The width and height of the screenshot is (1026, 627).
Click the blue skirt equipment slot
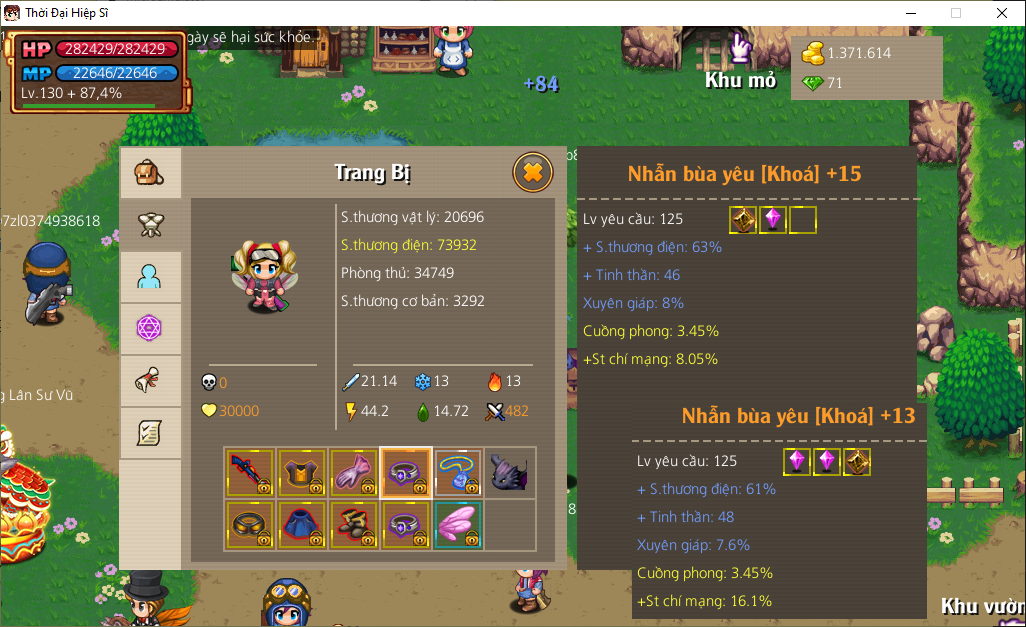click(302, 525)
